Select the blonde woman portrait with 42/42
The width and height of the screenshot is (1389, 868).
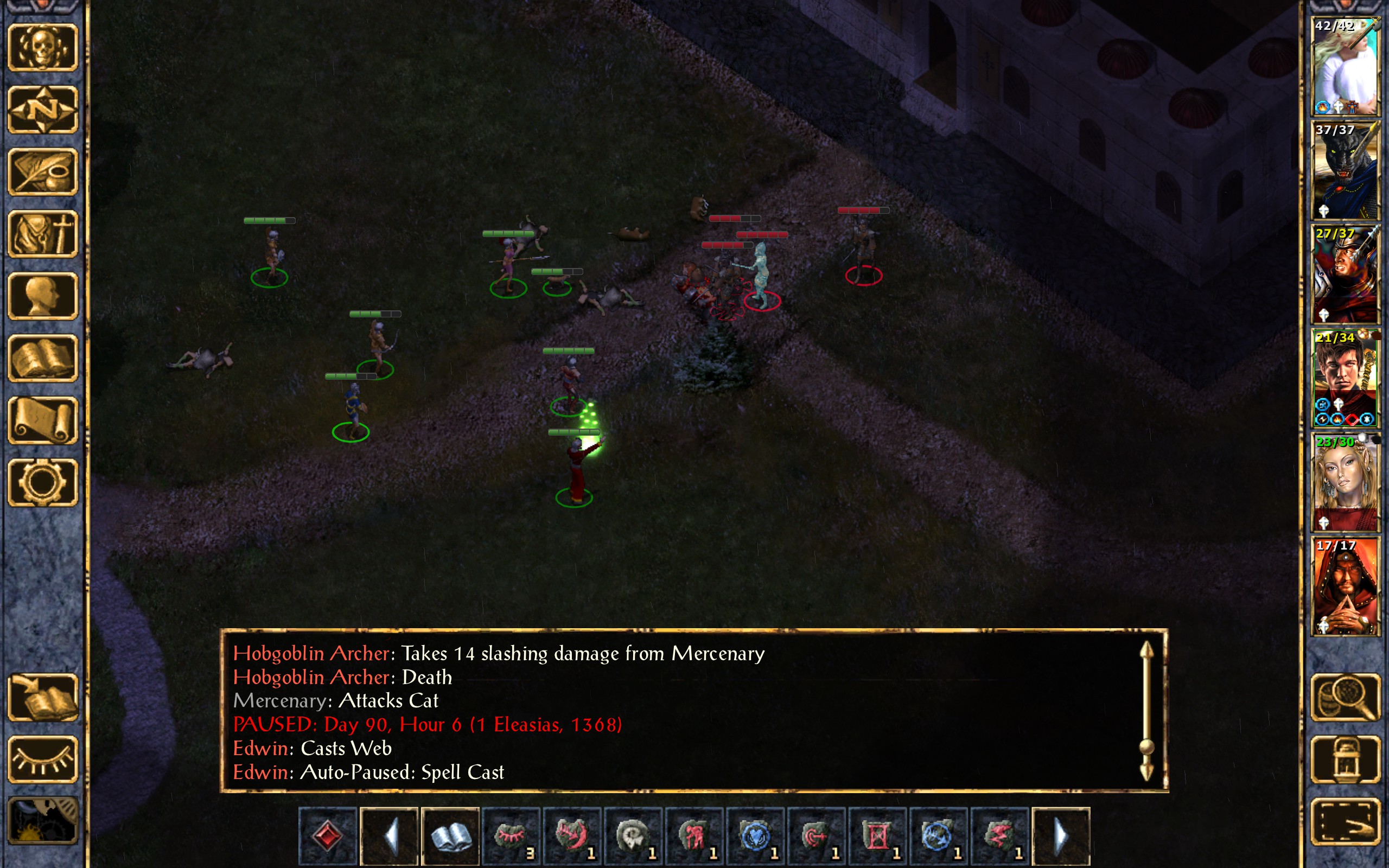click(x=1345, y=66)
